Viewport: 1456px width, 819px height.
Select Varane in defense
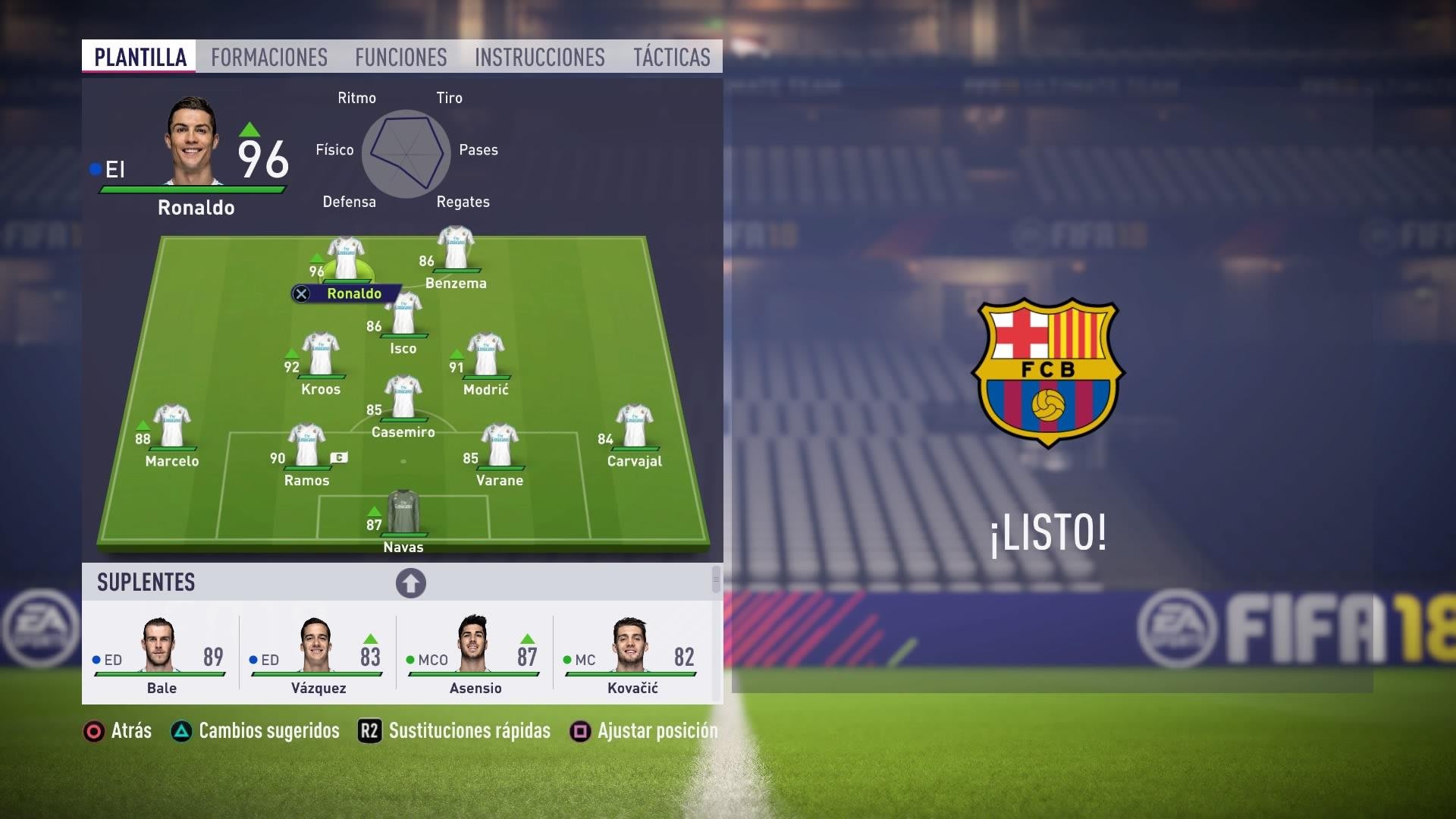[x=500, y=449]
